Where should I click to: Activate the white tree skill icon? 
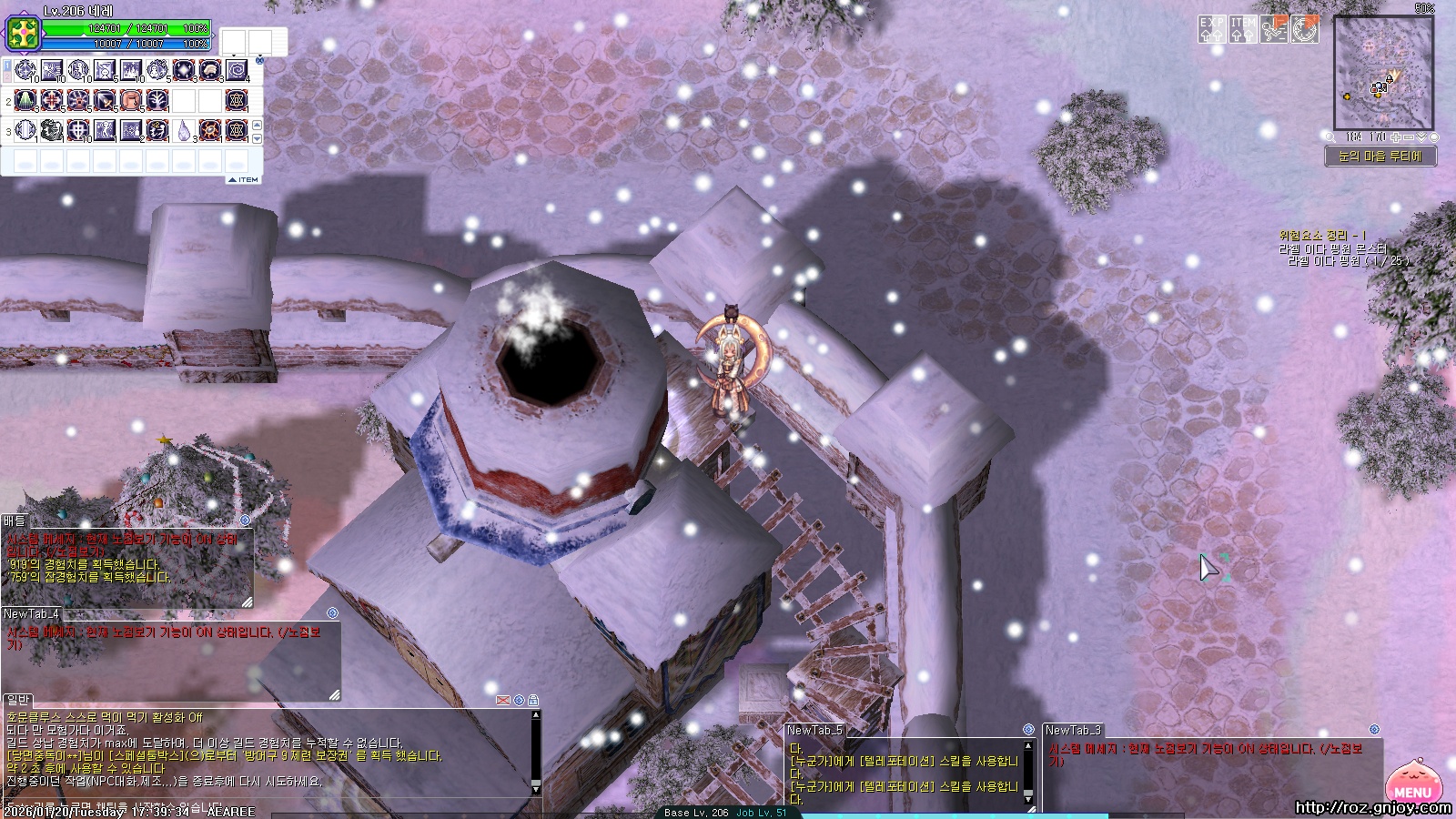[157, 100]
